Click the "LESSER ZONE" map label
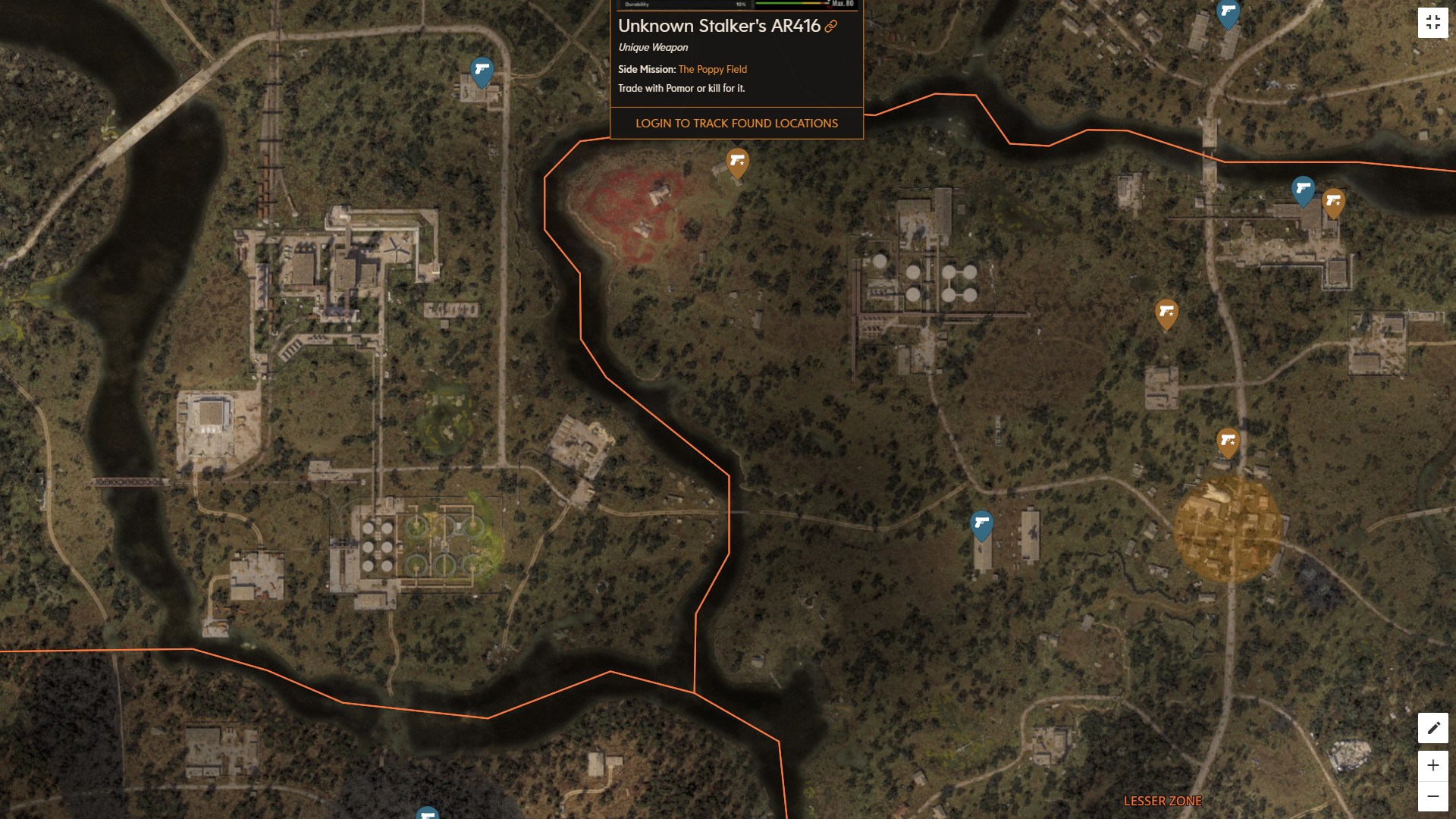1456x819 pixels. [1163, 800]
